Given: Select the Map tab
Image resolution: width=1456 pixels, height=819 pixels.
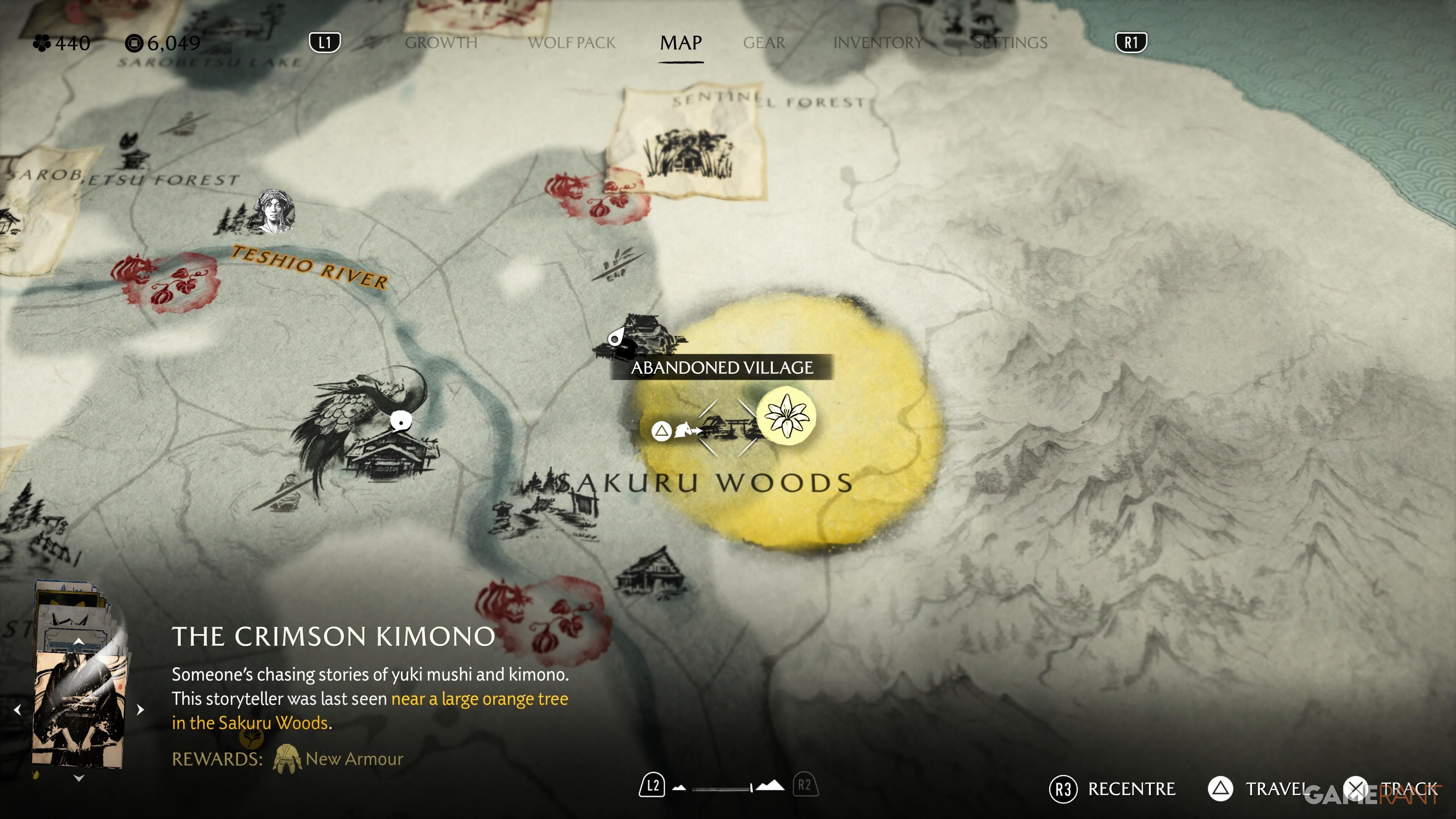Looking at the screenshot, I should 681,43.
